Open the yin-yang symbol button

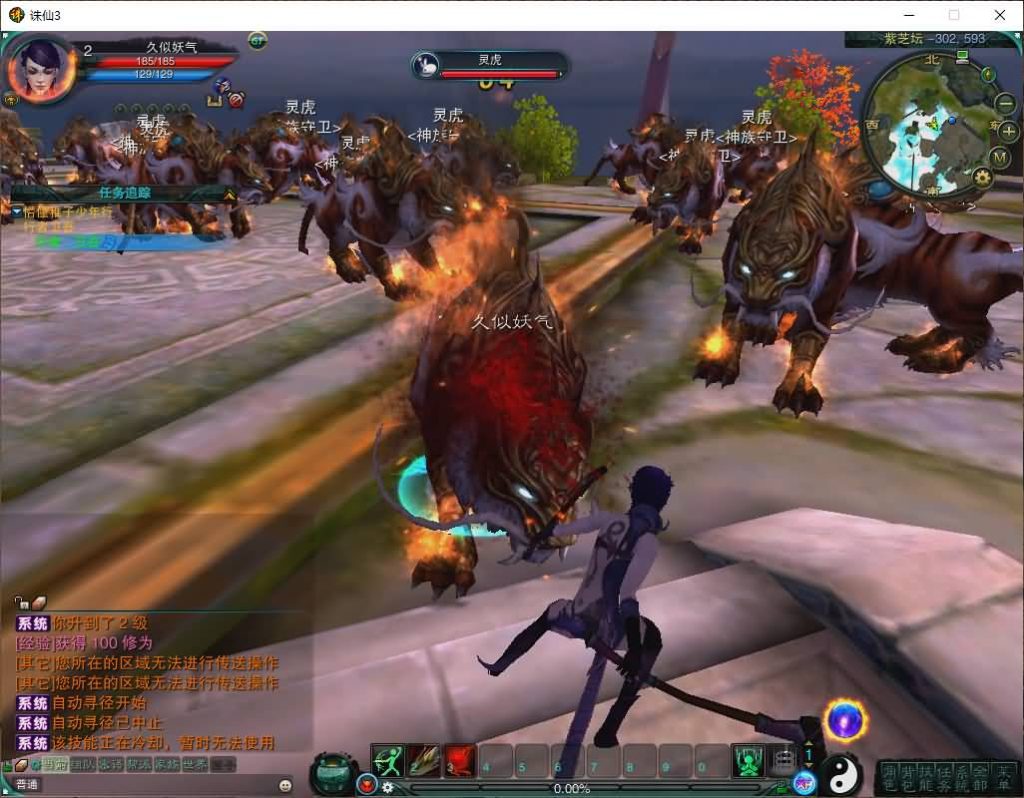point(842,773)
